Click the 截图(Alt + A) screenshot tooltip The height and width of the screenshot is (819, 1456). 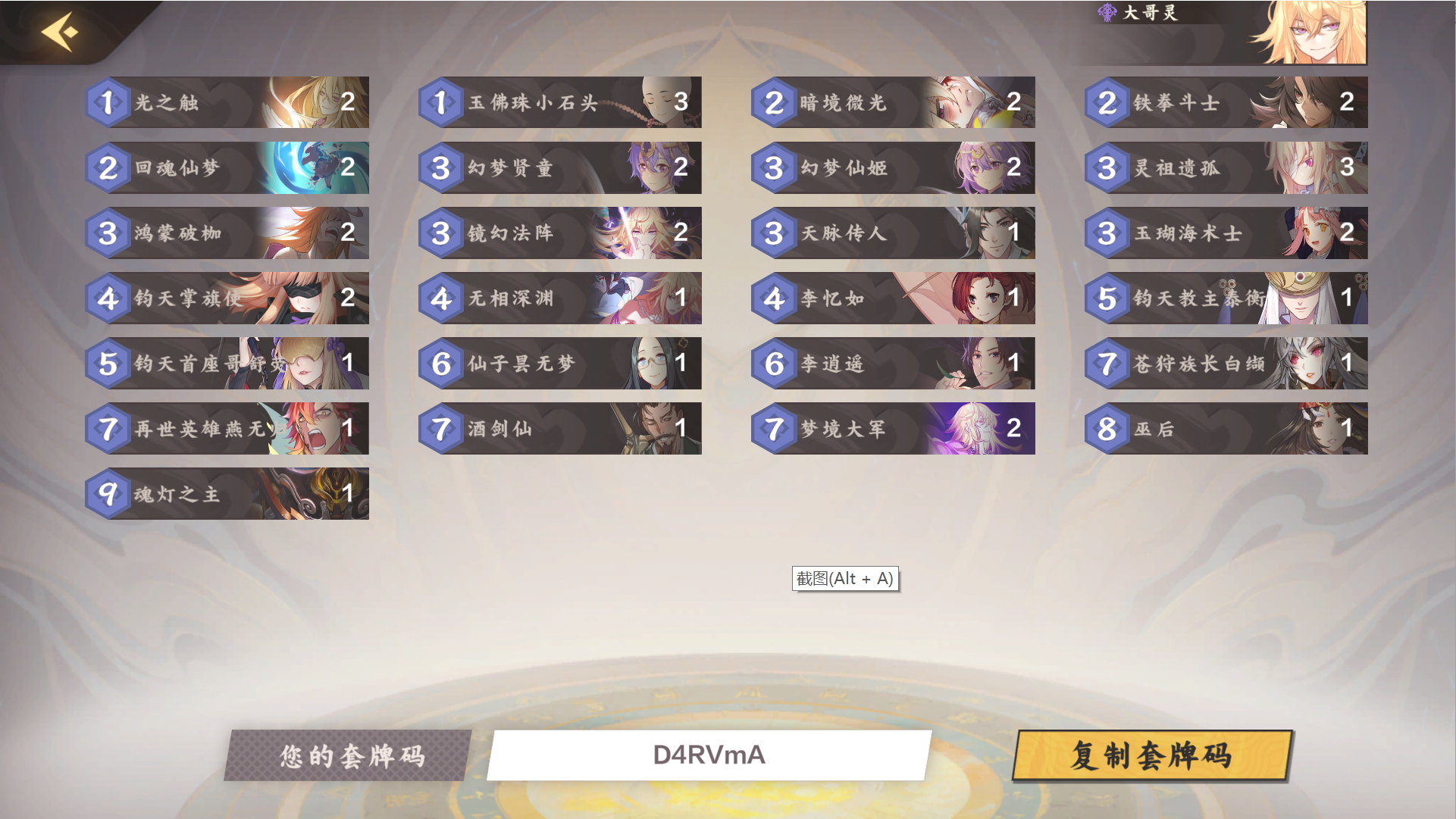coord(846,578)
